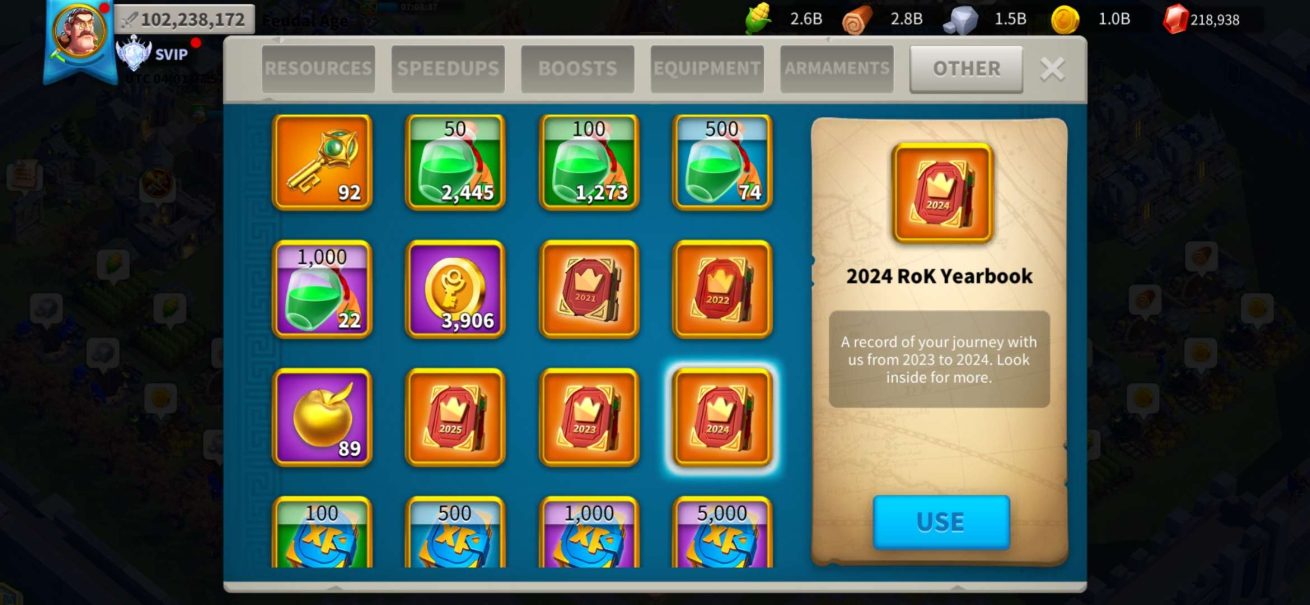The width and height of the screenshot is (1310, 605).
Task: Show the Boosts tab
Action: tap(577, 69)
